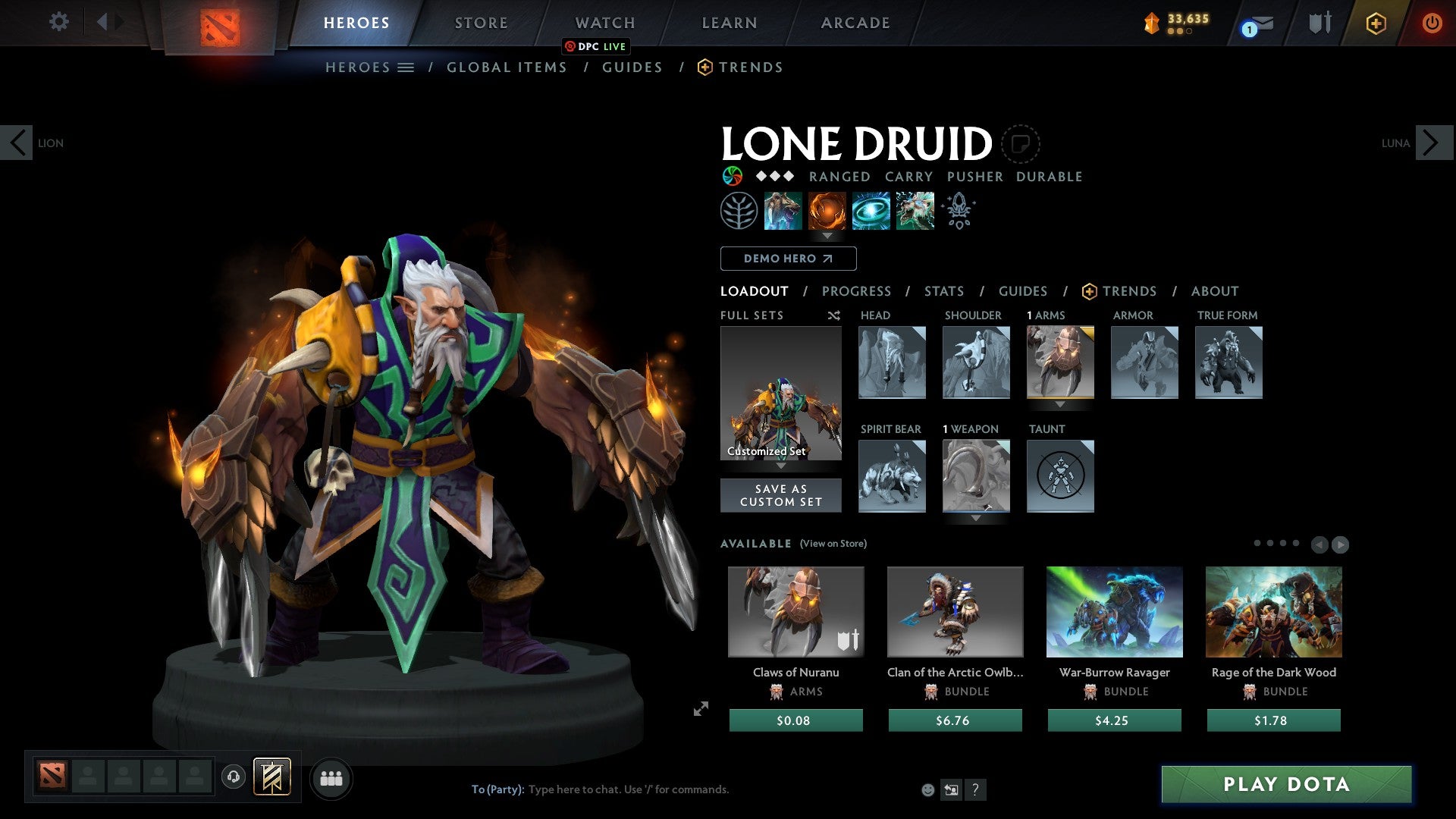Open the Dota Plus hexagon icon
Image resolution: width=1456 pixels, height=819 pixels.
1376,23
